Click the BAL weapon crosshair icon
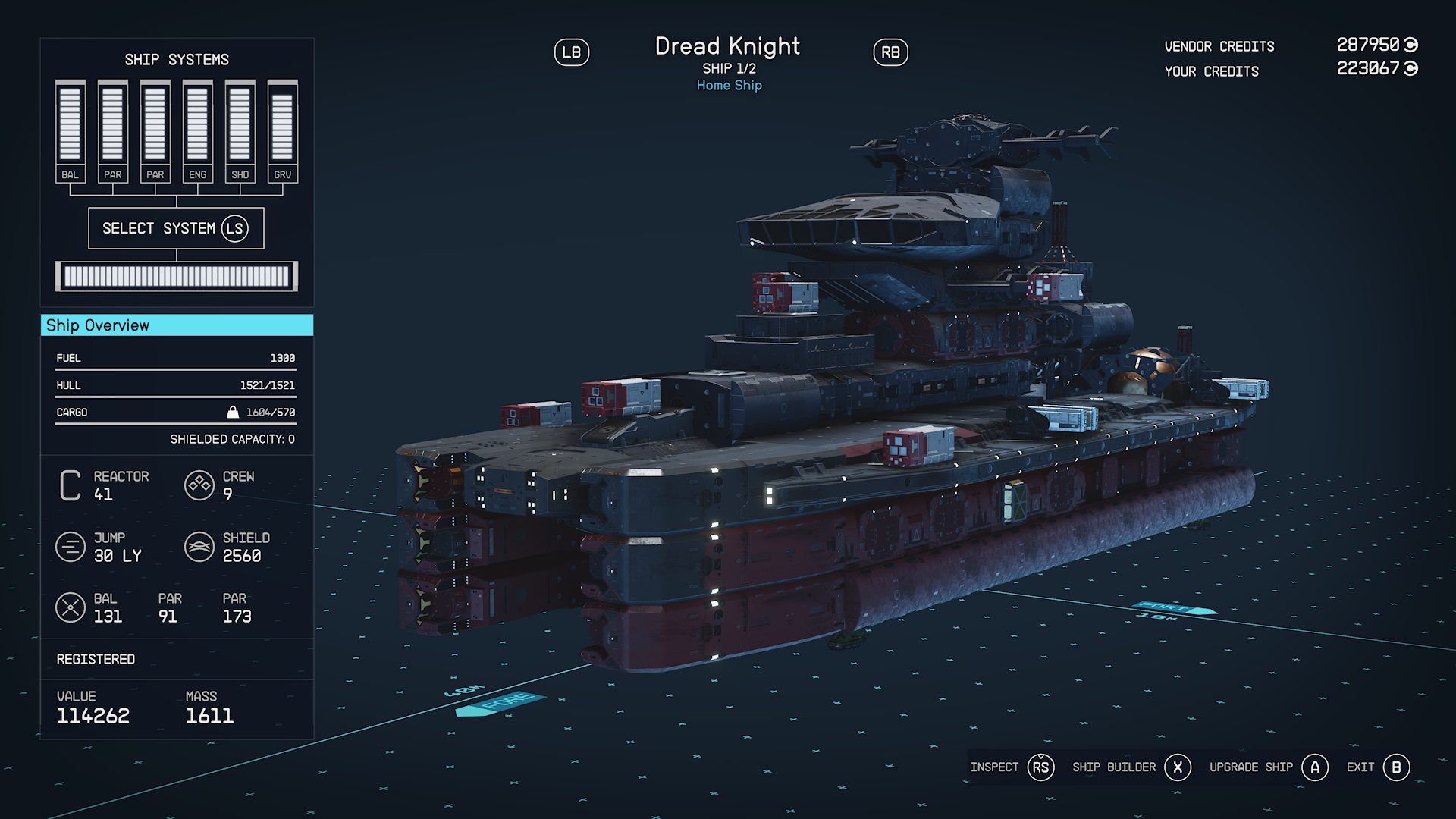The width and height of the screenshot is (1456, 819). [x=71, y=607]
